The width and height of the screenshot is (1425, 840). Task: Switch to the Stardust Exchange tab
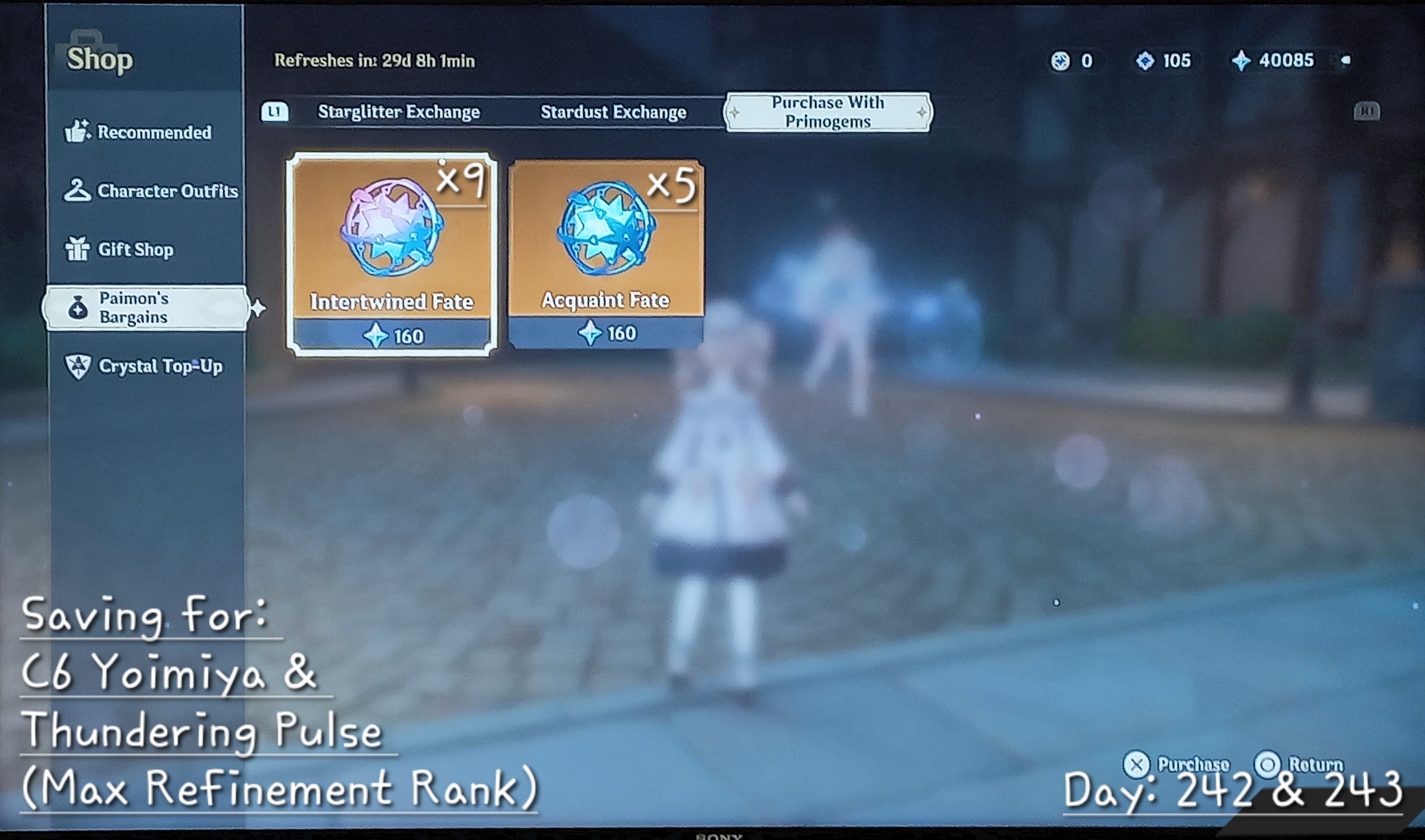coord(615,113)
